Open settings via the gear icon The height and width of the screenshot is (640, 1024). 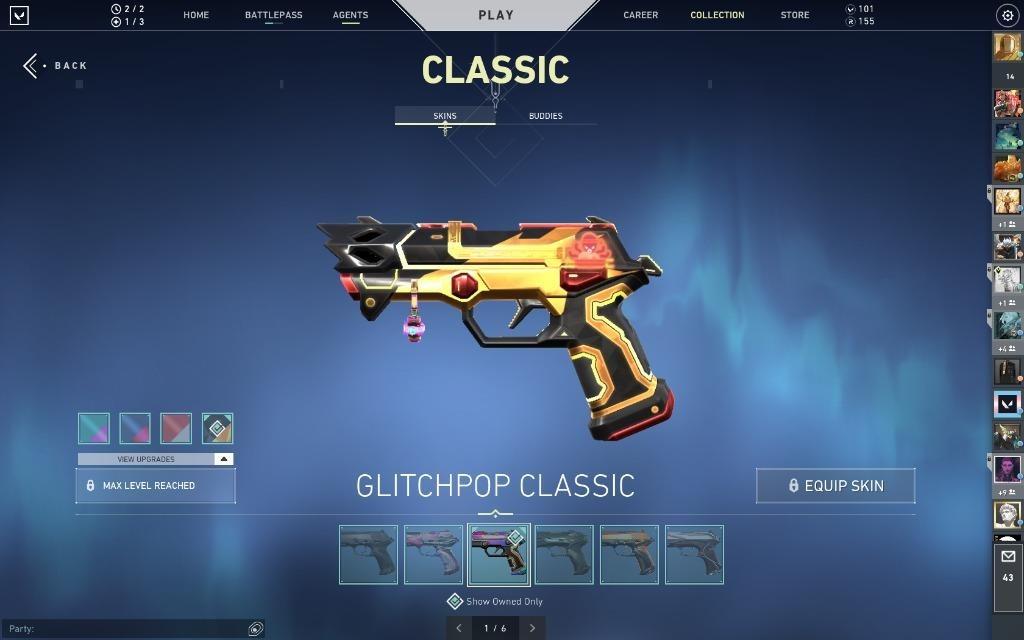click(x=1007, y=15)
